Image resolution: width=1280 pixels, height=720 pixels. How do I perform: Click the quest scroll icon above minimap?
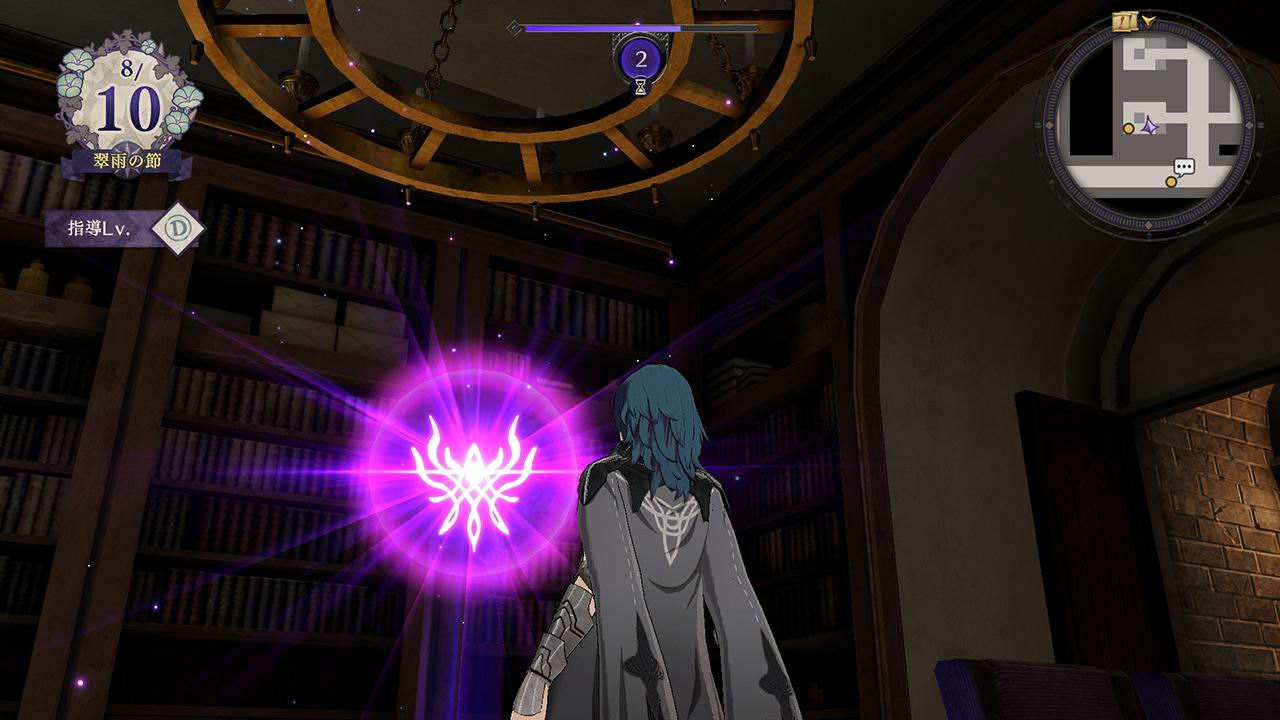click(x=1125, y=21)
